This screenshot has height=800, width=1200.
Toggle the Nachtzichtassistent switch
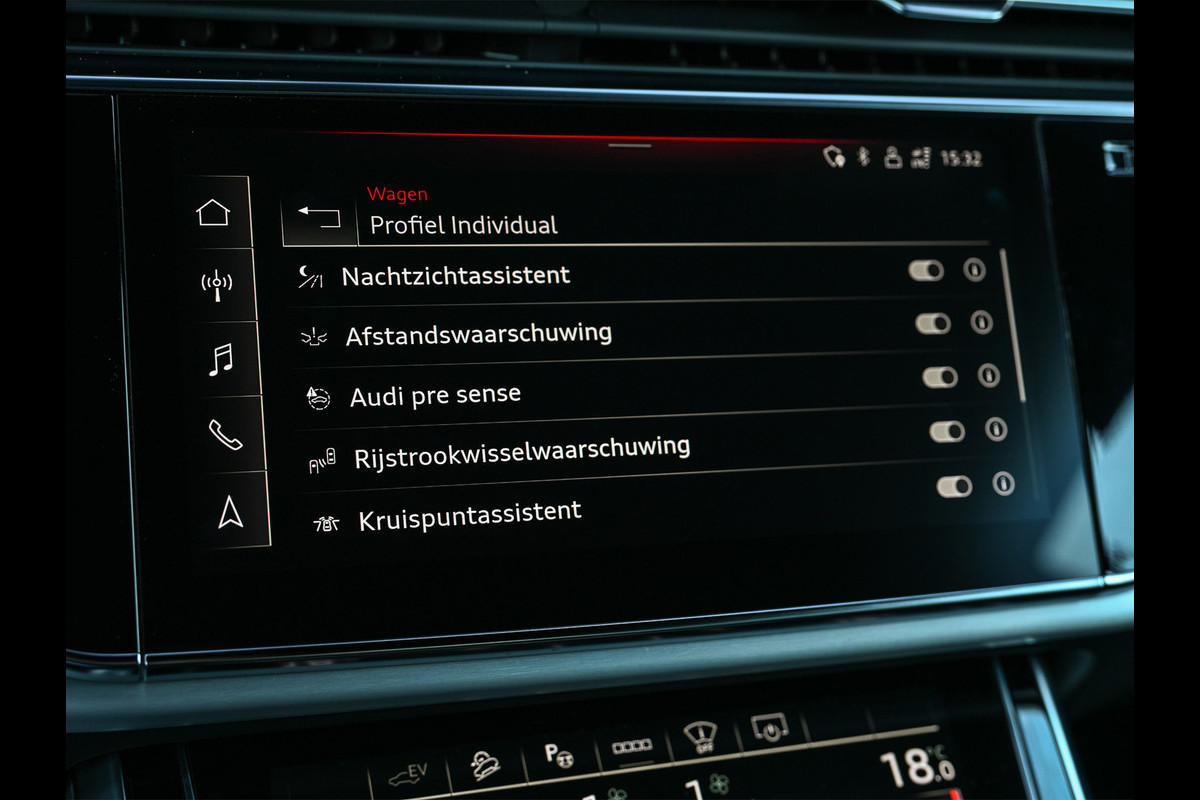(x=926, y=271)
